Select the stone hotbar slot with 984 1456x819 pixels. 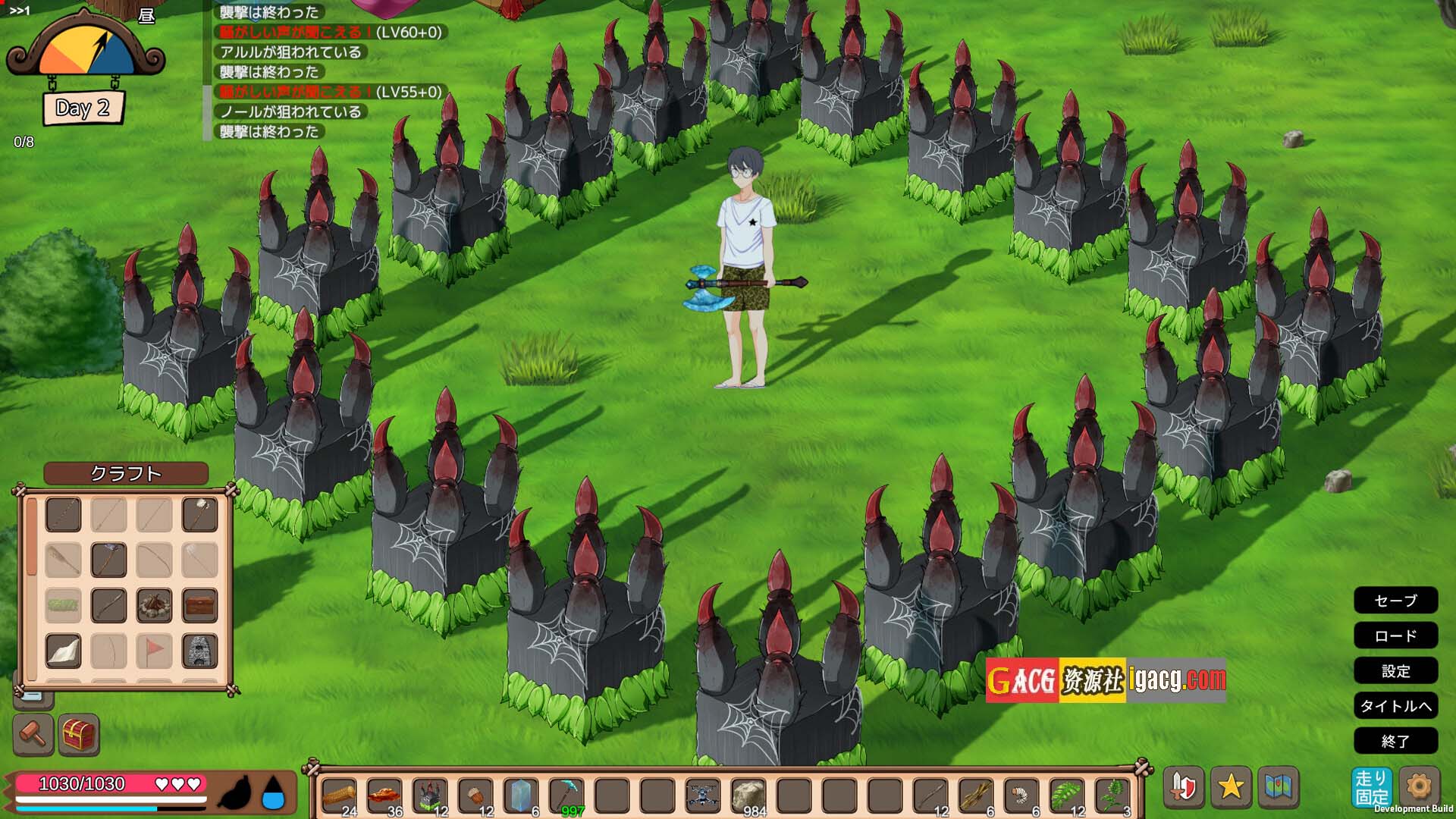tap(748, 795)
